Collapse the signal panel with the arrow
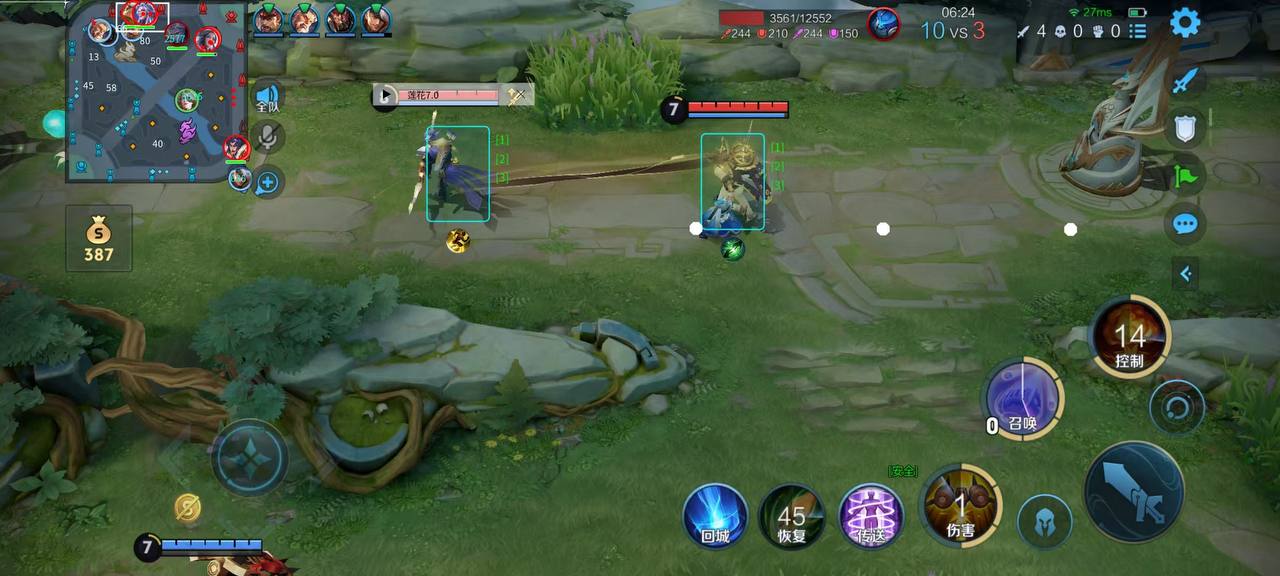This screenshot has width=1280, height=576. [x=1185, y=273]
